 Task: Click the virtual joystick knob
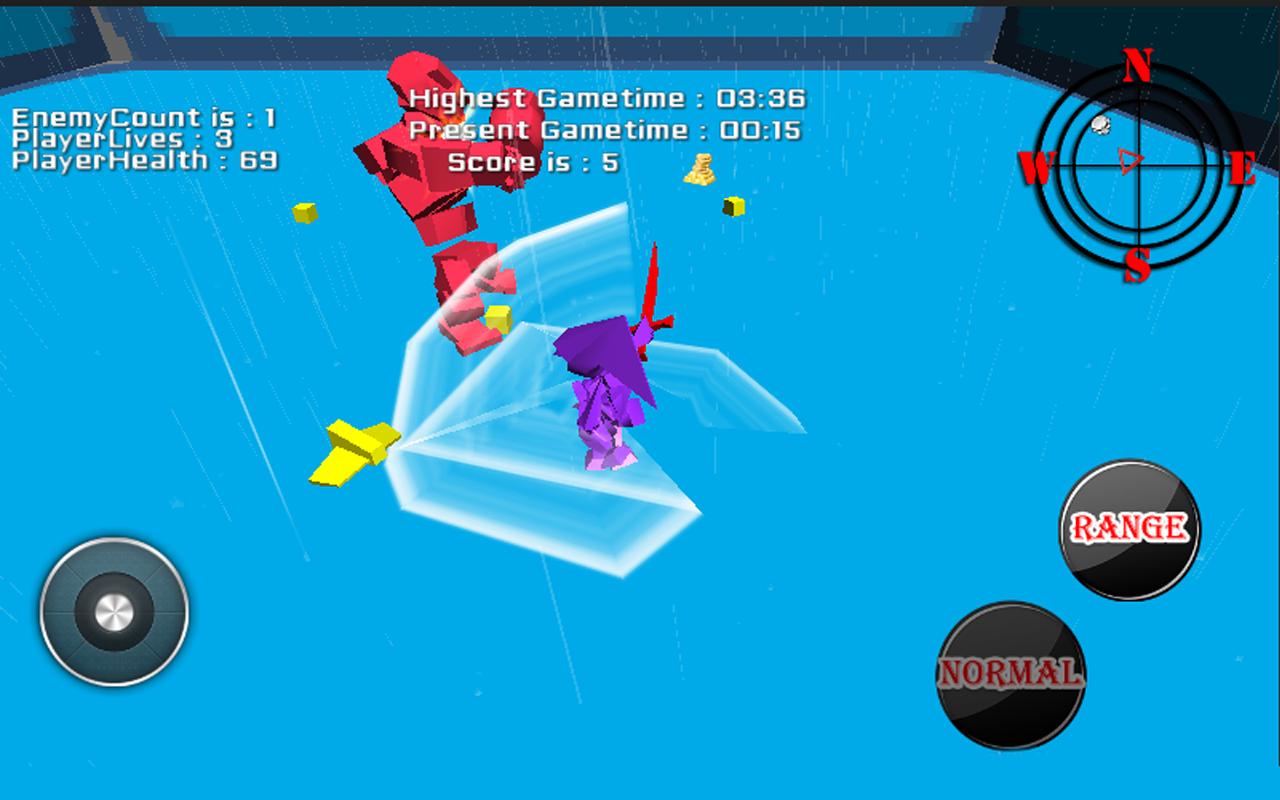coord(114,611)
